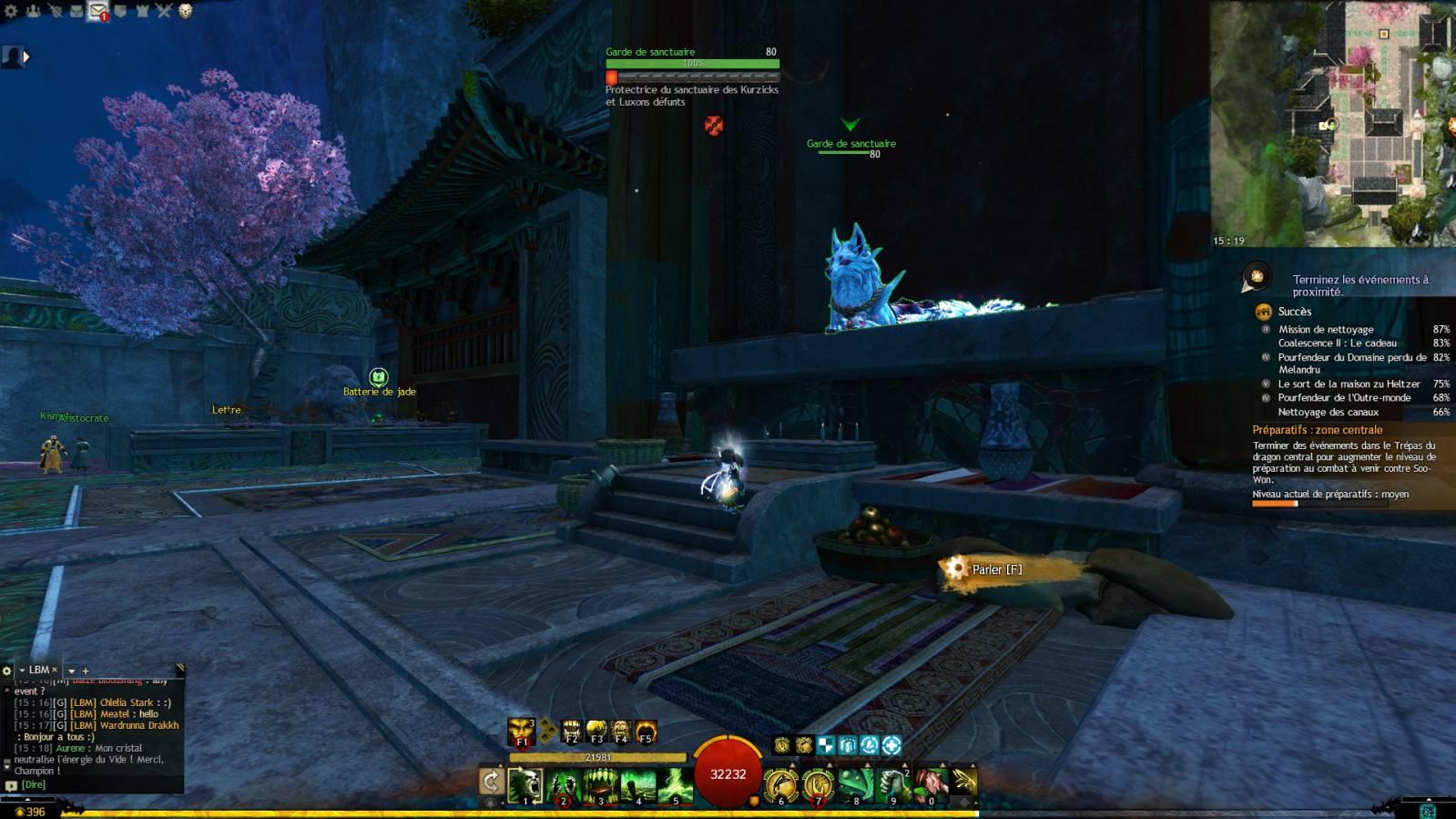Select the Mission de nettoyage achievement

[1326, 330]
